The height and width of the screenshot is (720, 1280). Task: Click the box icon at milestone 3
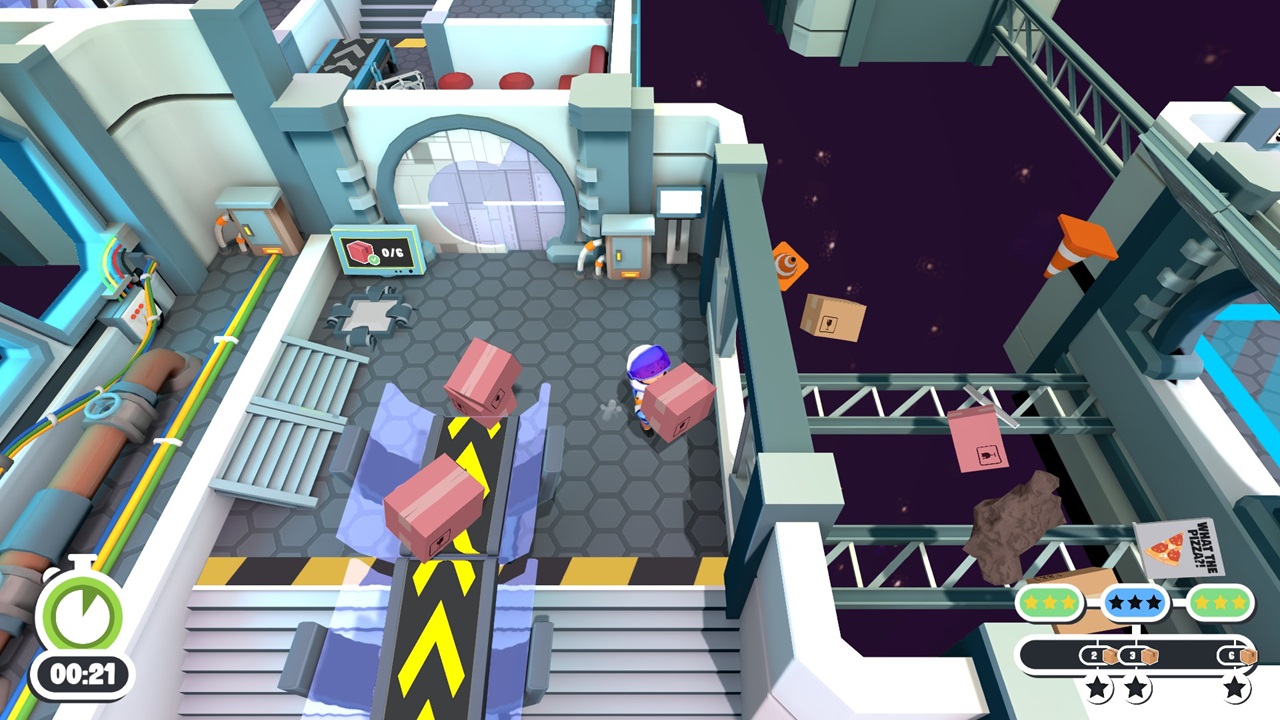click(x=1150, y=655)
